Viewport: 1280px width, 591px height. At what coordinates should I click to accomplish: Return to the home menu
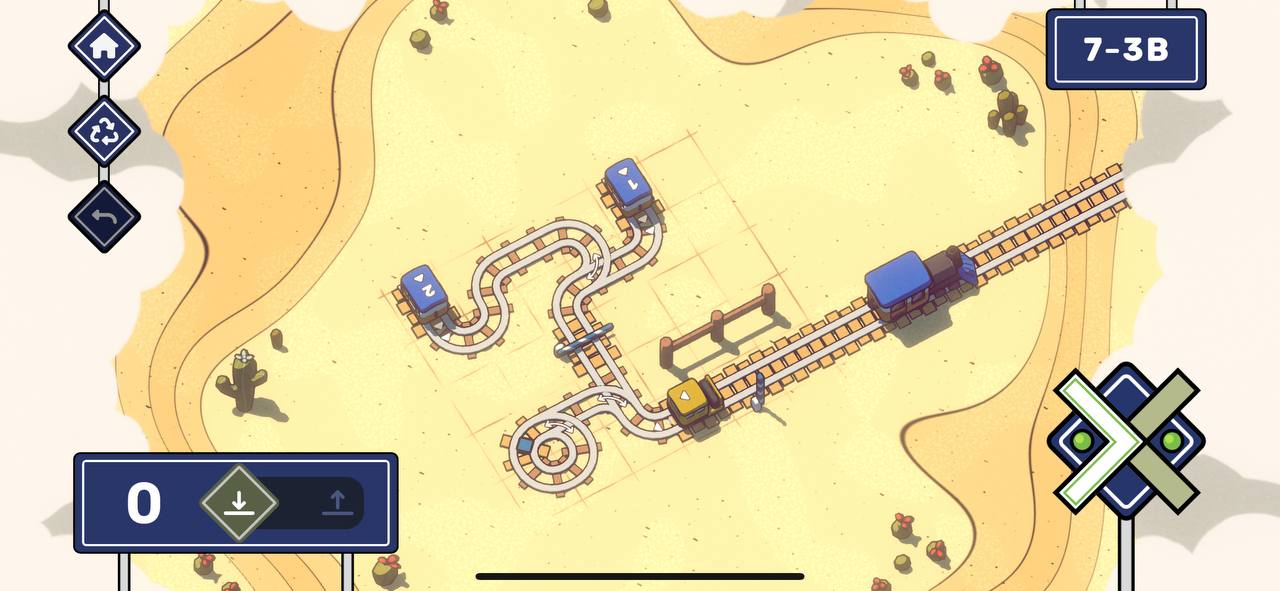104,46
